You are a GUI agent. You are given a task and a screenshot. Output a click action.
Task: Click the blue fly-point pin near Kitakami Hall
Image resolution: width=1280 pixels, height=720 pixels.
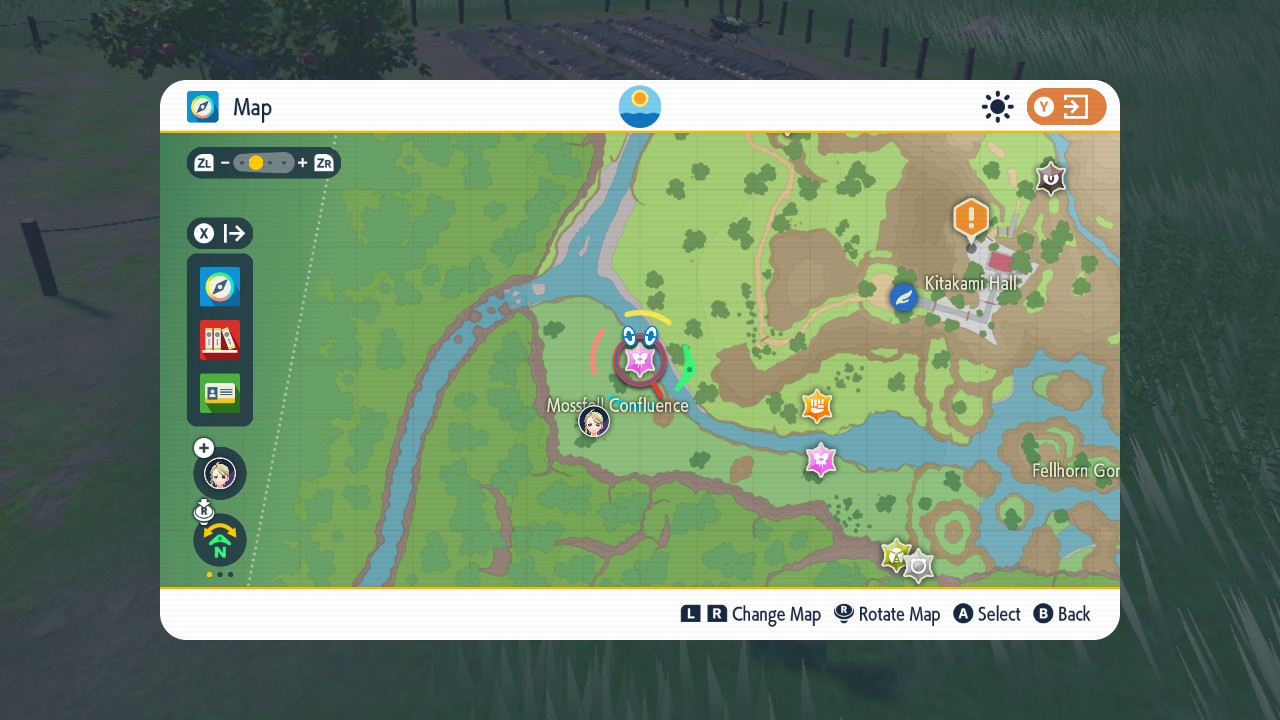click(903, 296)
